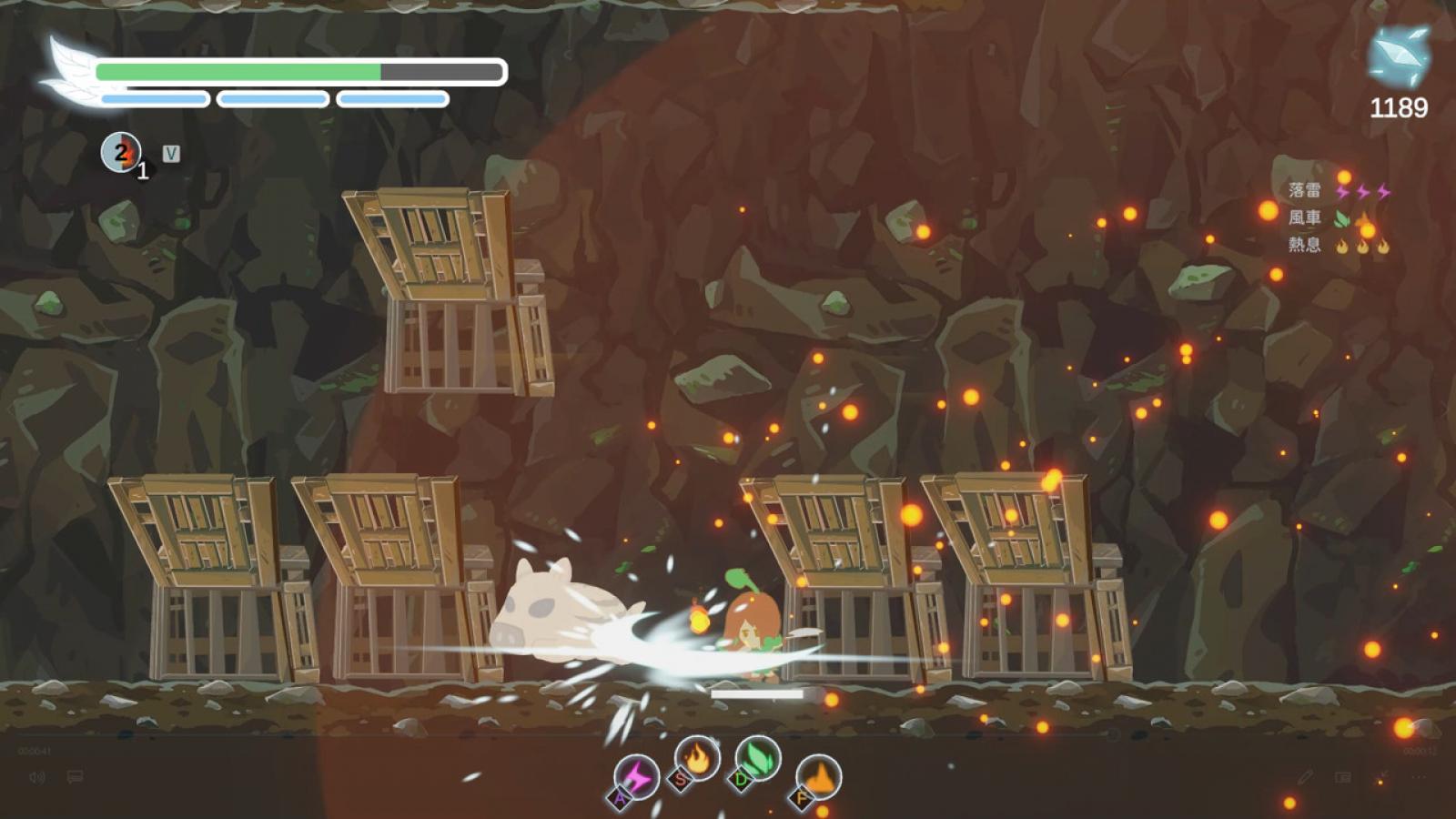Select the 風車 combo entry
Viewport: 1456px width, 819px height.
tap(1304, 217)
